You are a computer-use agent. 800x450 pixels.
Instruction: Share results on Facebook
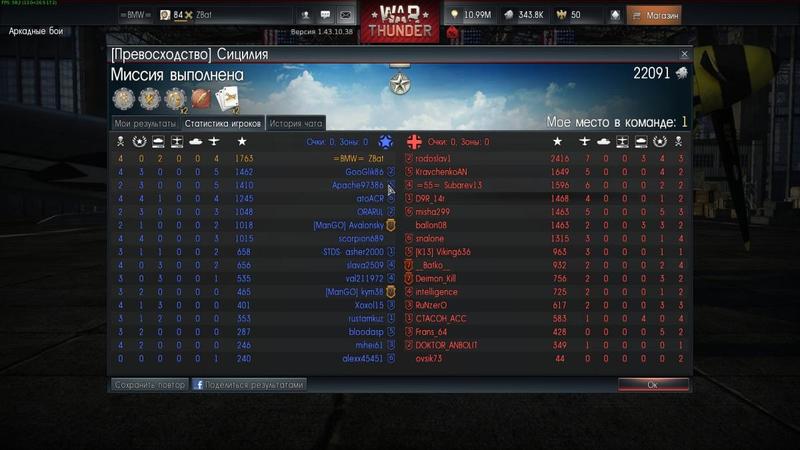click(249, 384)
